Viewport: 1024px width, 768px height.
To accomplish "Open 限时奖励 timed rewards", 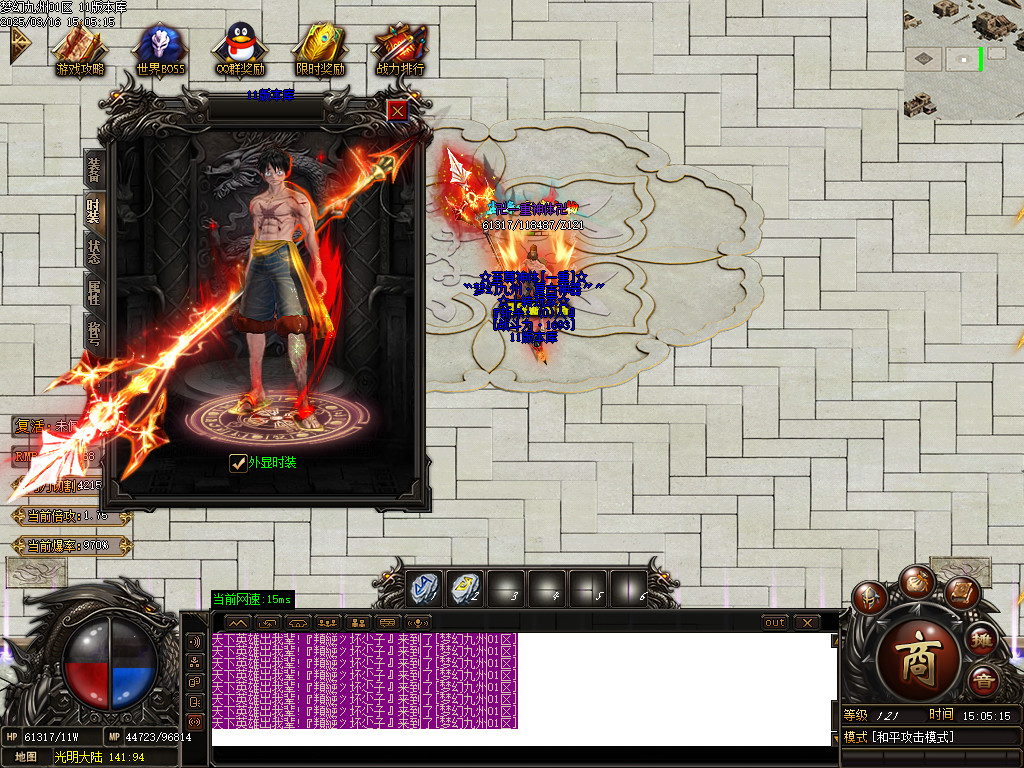I will point(320,50).
